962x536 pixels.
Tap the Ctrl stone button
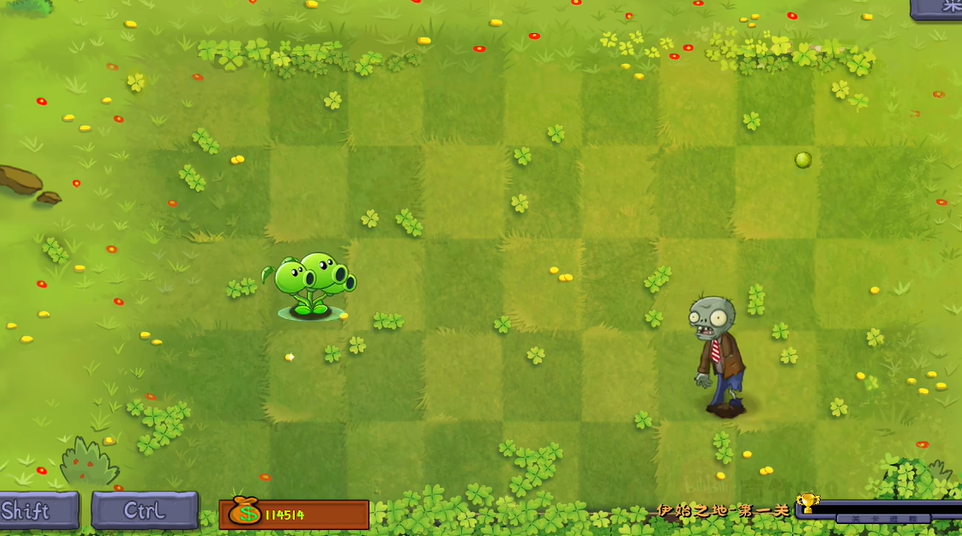[x=145, y=510]
